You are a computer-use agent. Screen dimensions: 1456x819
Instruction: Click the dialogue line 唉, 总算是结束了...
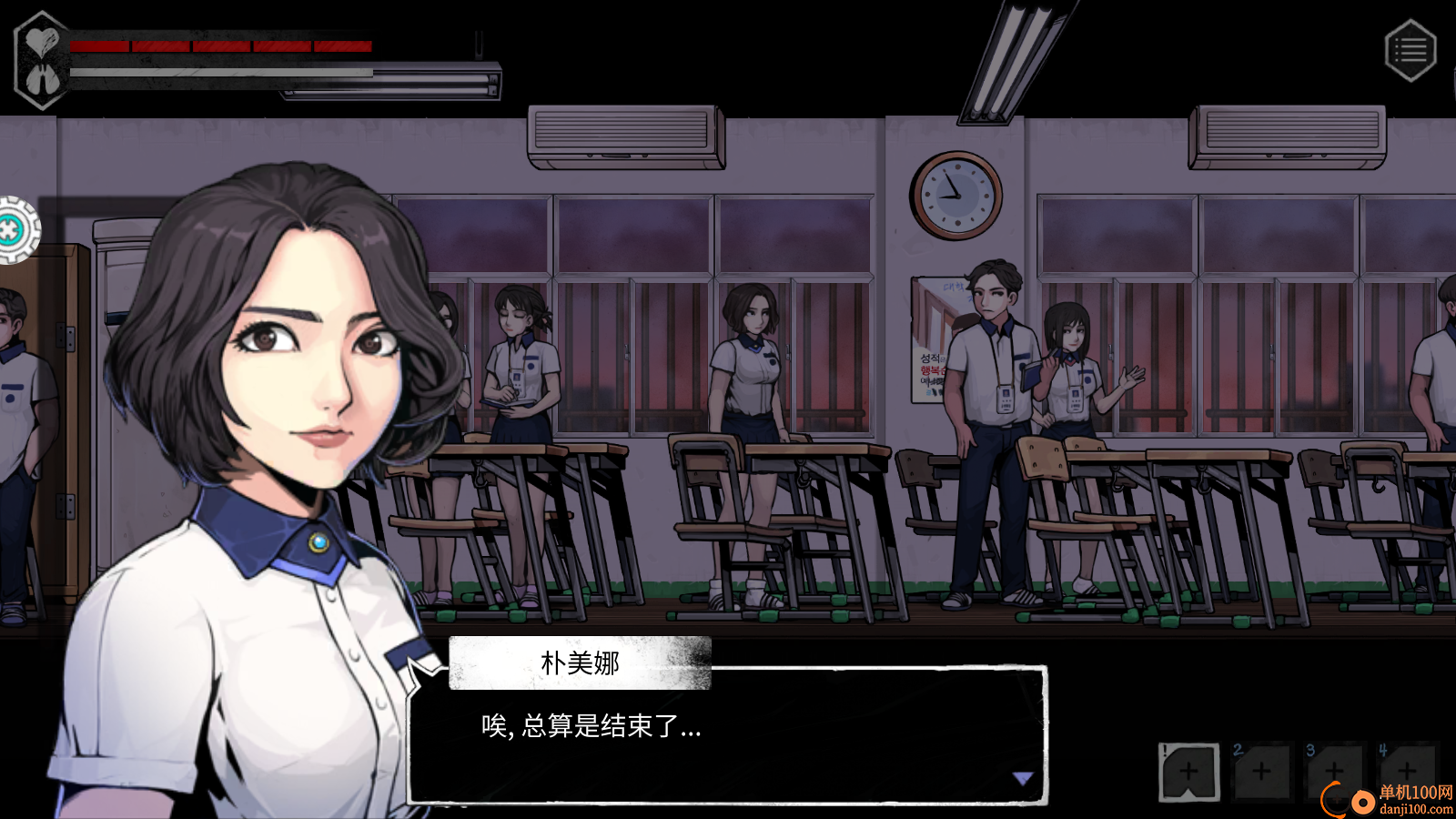point(590,727)
